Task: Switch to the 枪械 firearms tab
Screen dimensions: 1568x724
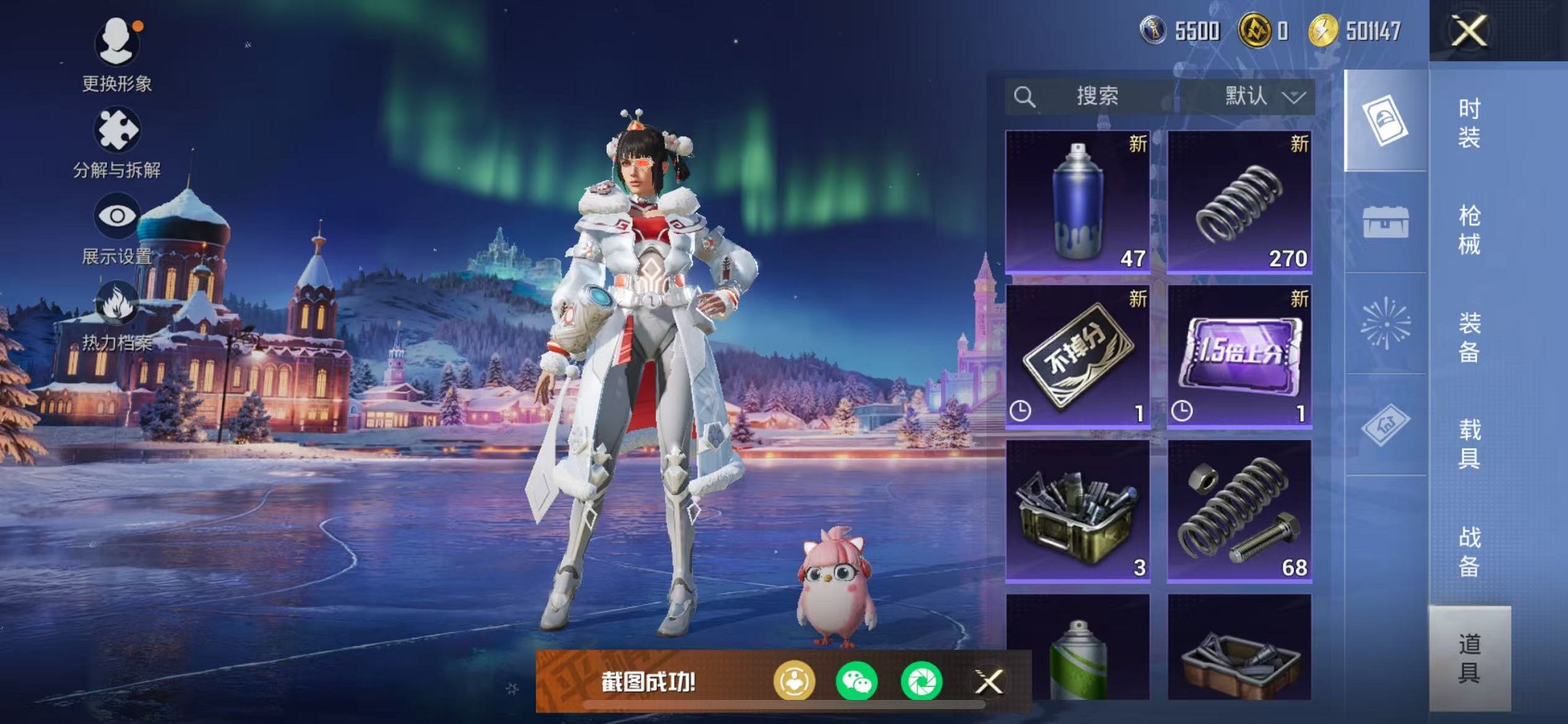Action: (x=1469, y=229)
